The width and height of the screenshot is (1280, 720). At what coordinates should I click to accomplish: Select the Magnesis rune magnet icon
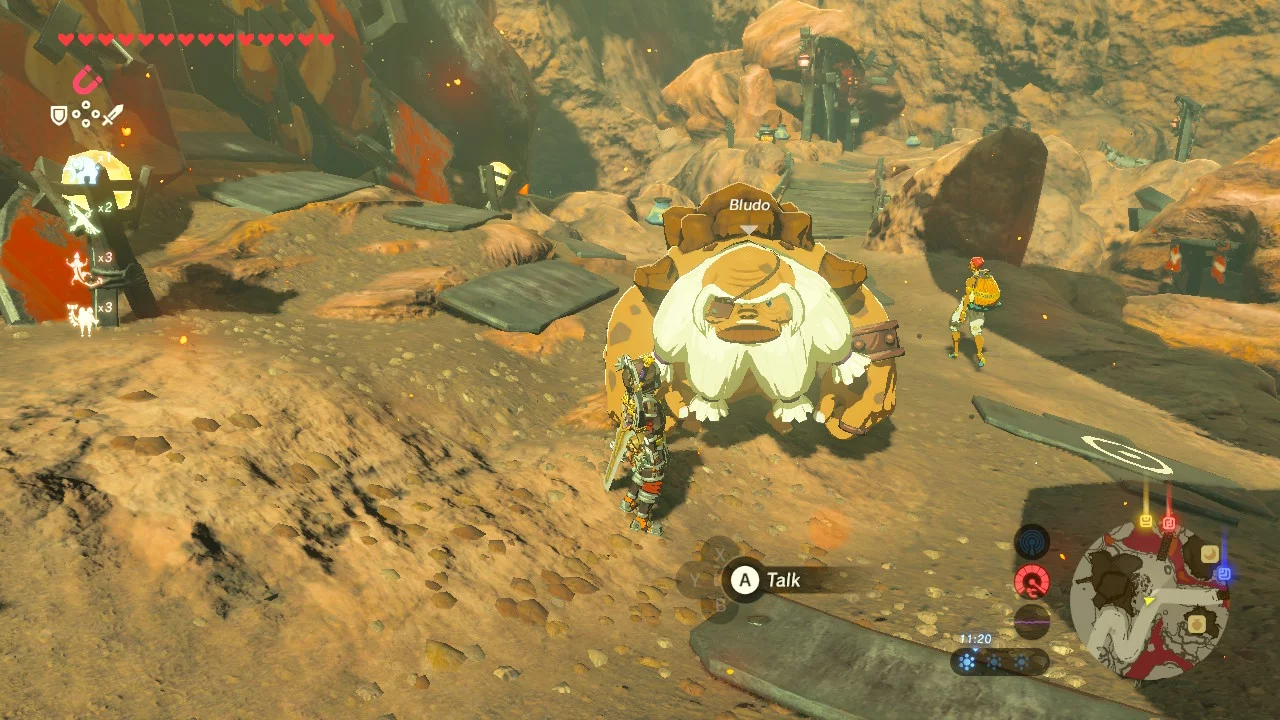88,79
